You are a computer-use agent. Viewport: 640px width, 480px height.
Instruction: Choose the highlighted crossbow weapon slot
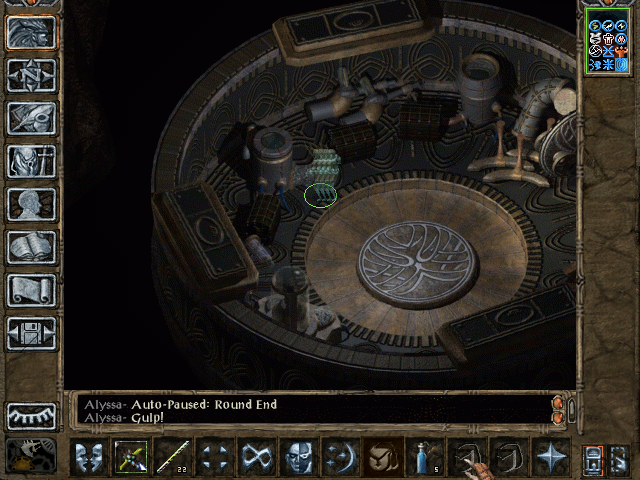(131, 457)
